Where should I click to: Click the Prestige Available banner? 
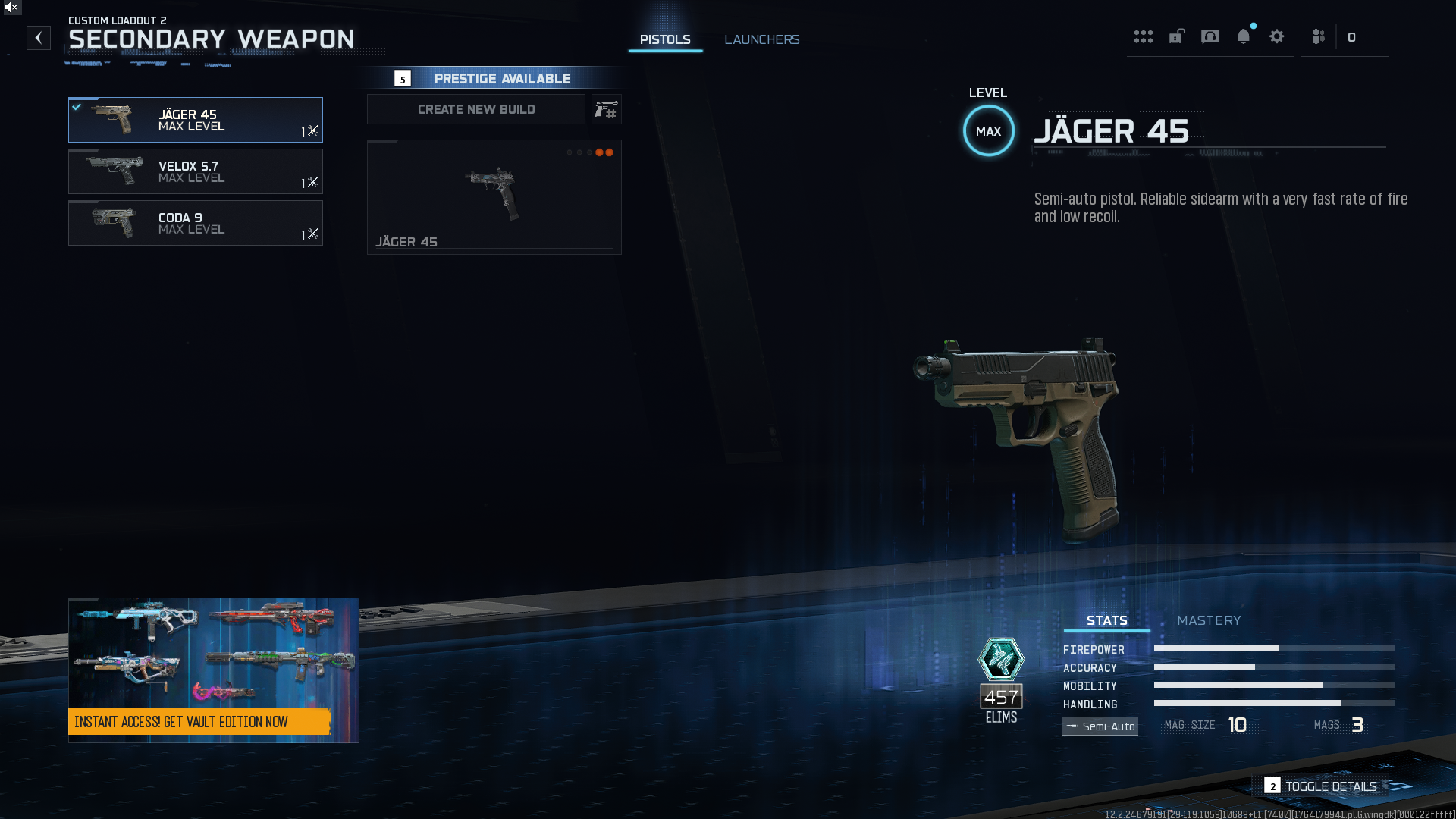(x=493, y=78)
